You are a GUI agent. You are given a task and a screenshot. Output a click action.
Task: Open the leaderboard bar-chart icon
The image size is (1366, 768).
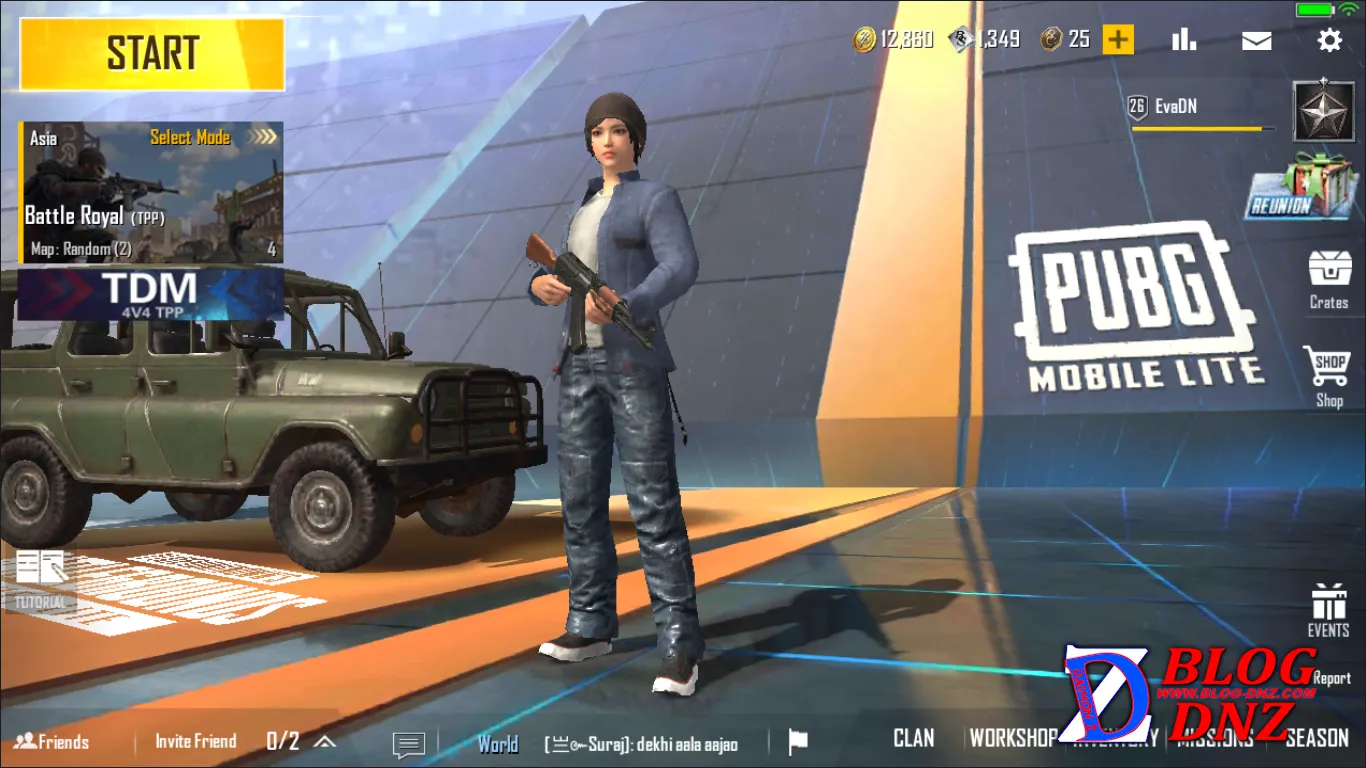[x=1184, y=40]
